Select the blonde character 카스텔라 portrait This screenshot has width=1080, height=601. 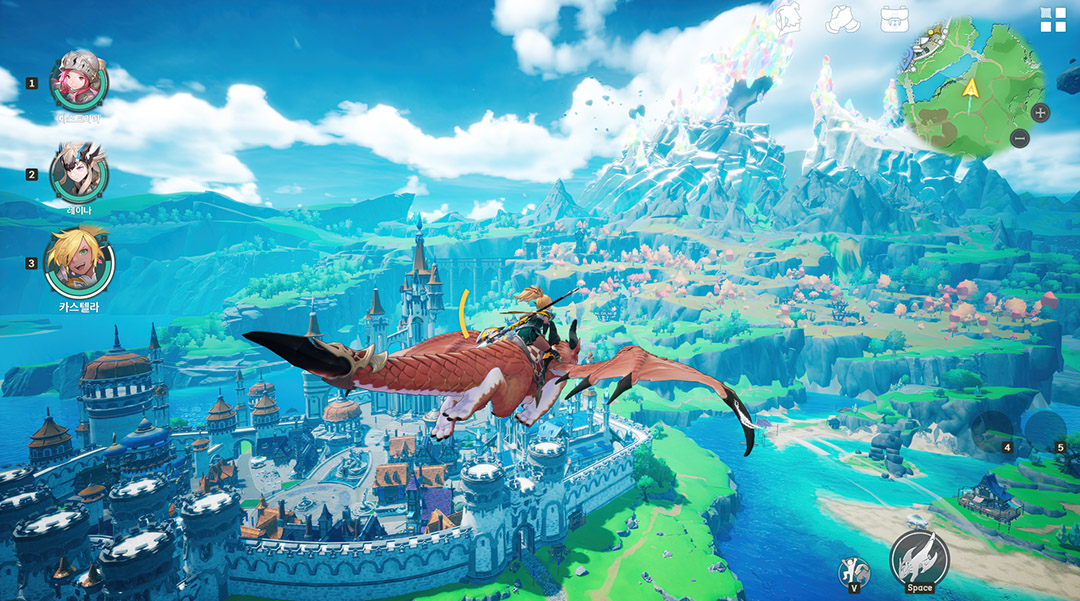click(79, 262)
